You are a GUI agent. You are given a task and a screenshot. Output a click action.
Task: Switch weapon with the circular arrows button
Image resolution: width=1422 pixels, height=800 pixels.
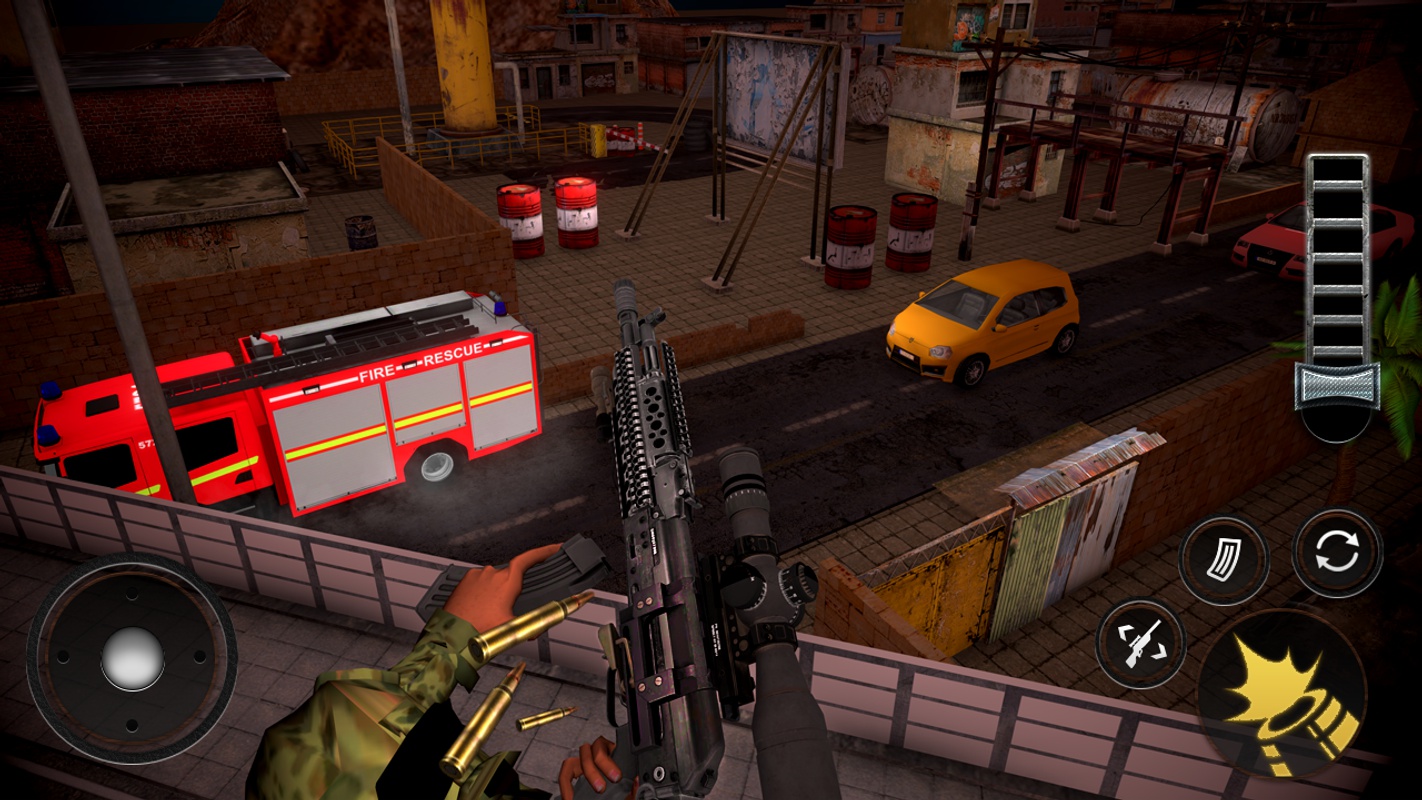(x=1337, y=553)
